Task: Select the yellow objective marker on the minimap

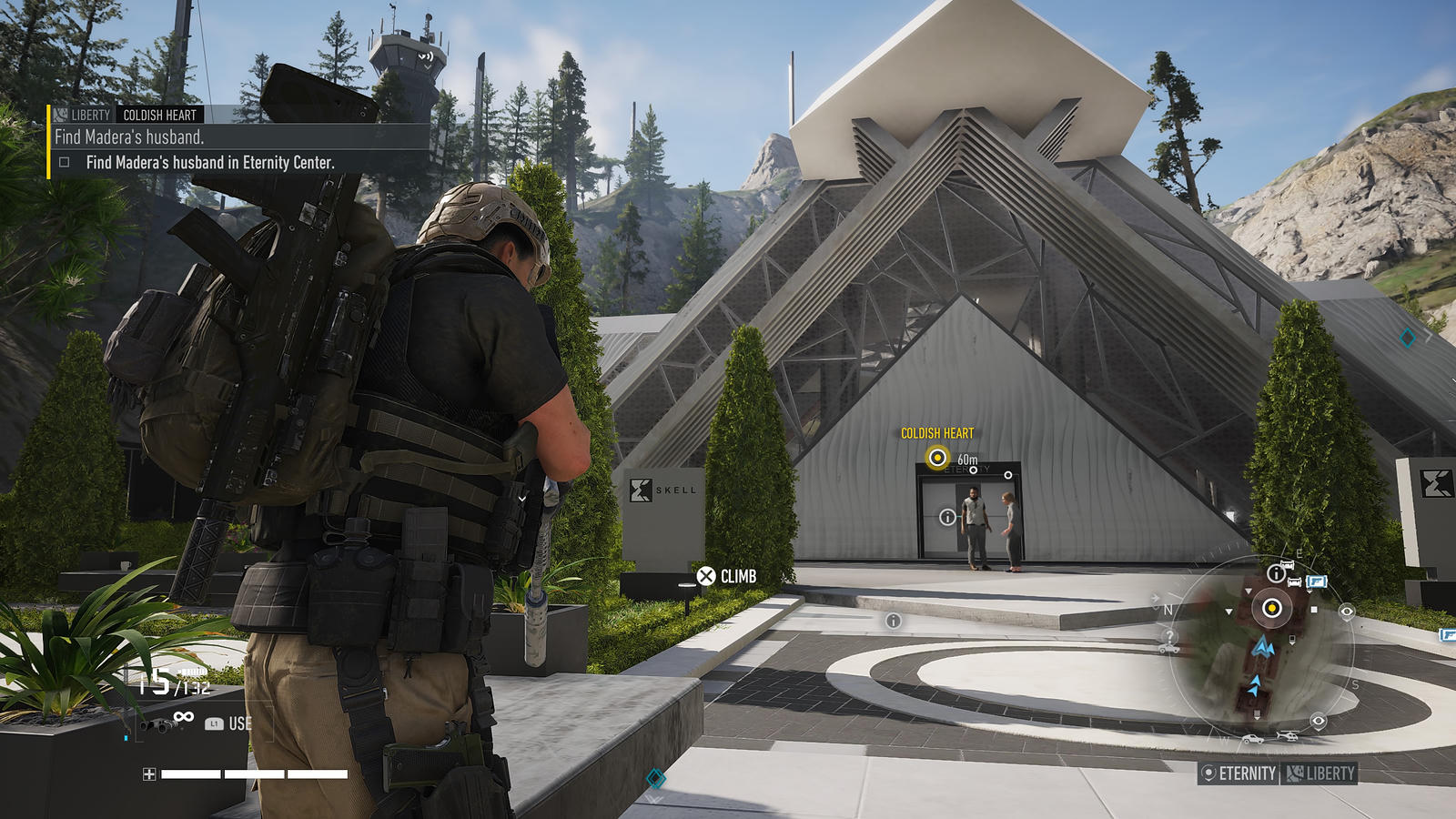Action: point(1272,608)
